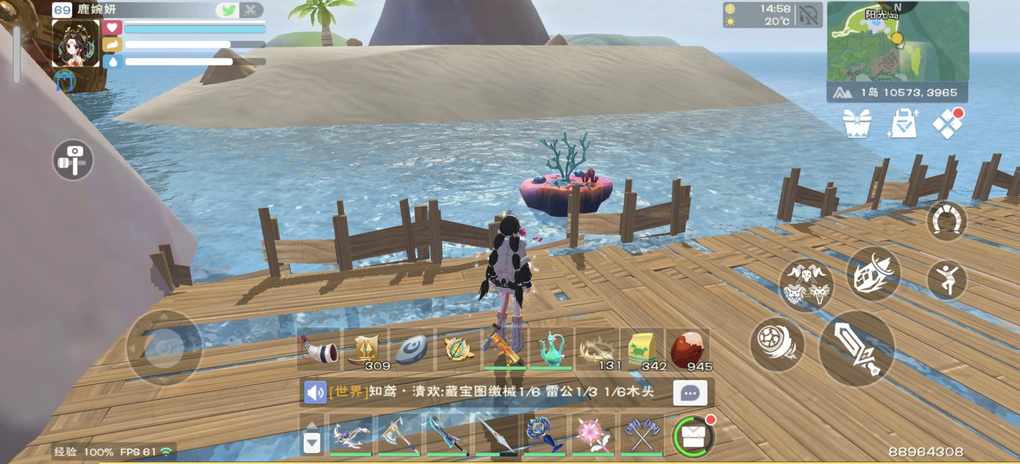The width and height of the screenshot is (1020, 464).
Task: Toggle the world chat speaker icon
Action: coord(316,393)
